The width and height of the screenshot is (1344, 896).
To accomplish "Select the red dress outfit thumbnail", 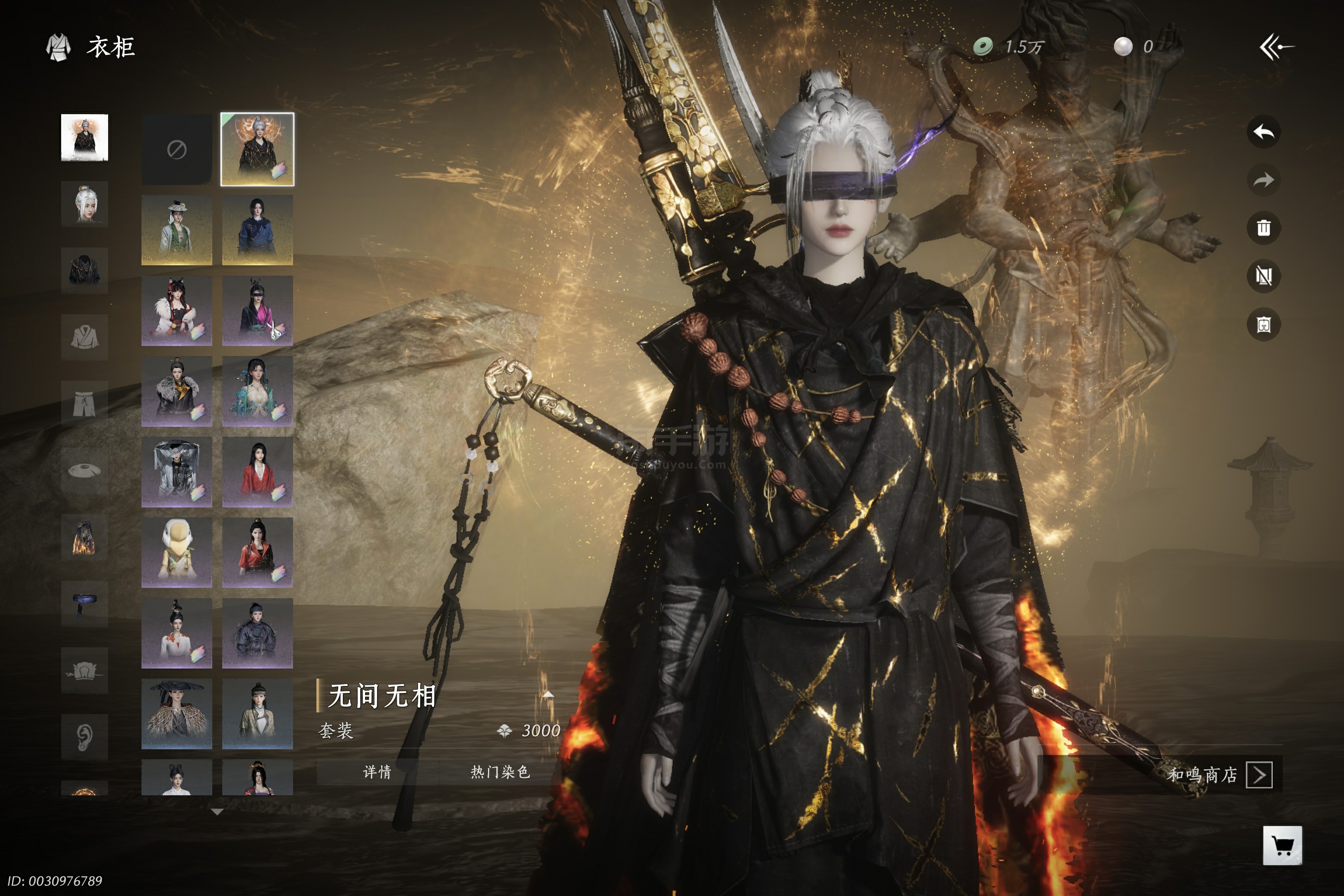I will coord(258,472).
